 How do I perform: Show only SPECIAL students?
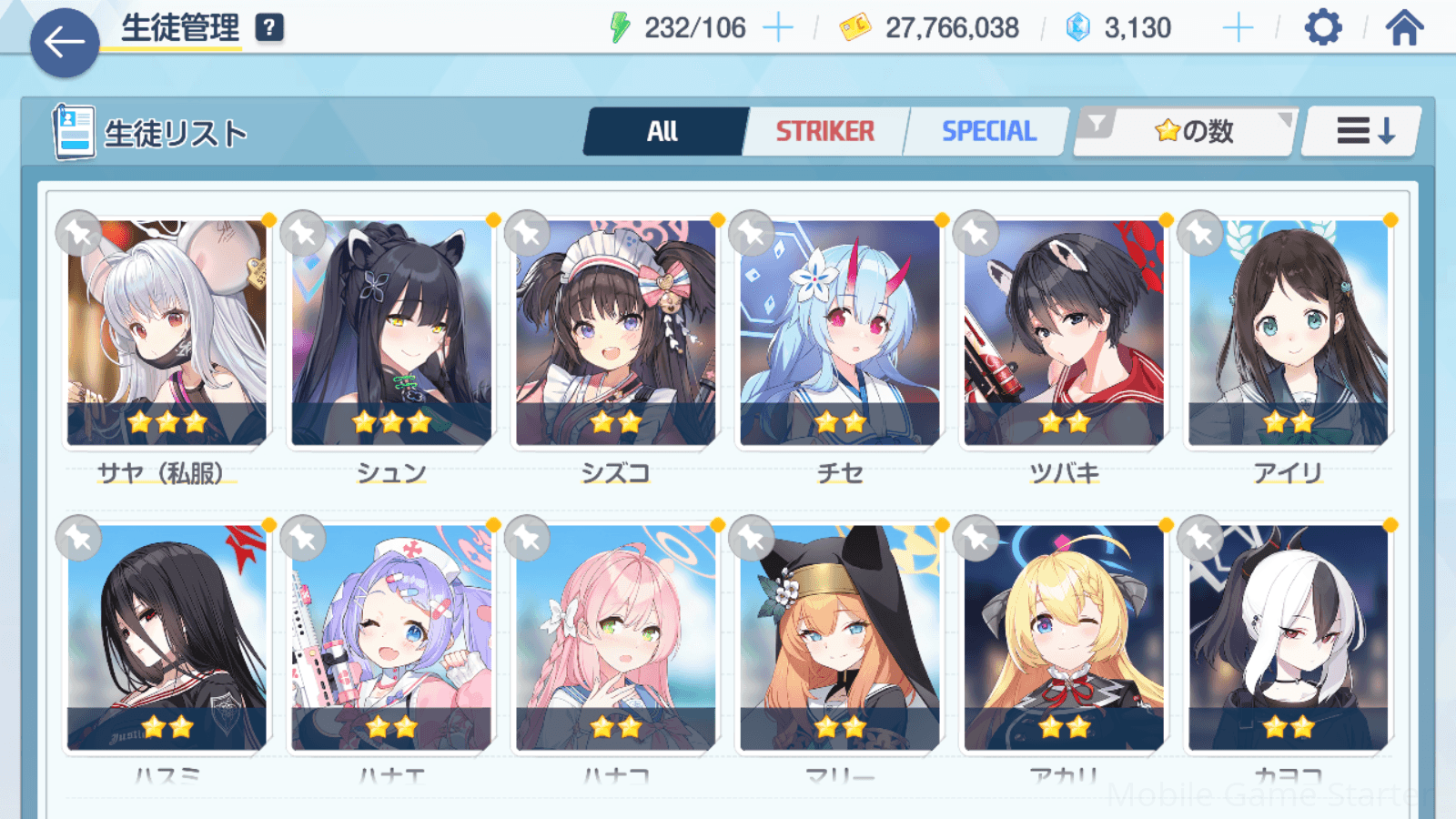click(x=988, y=132)
